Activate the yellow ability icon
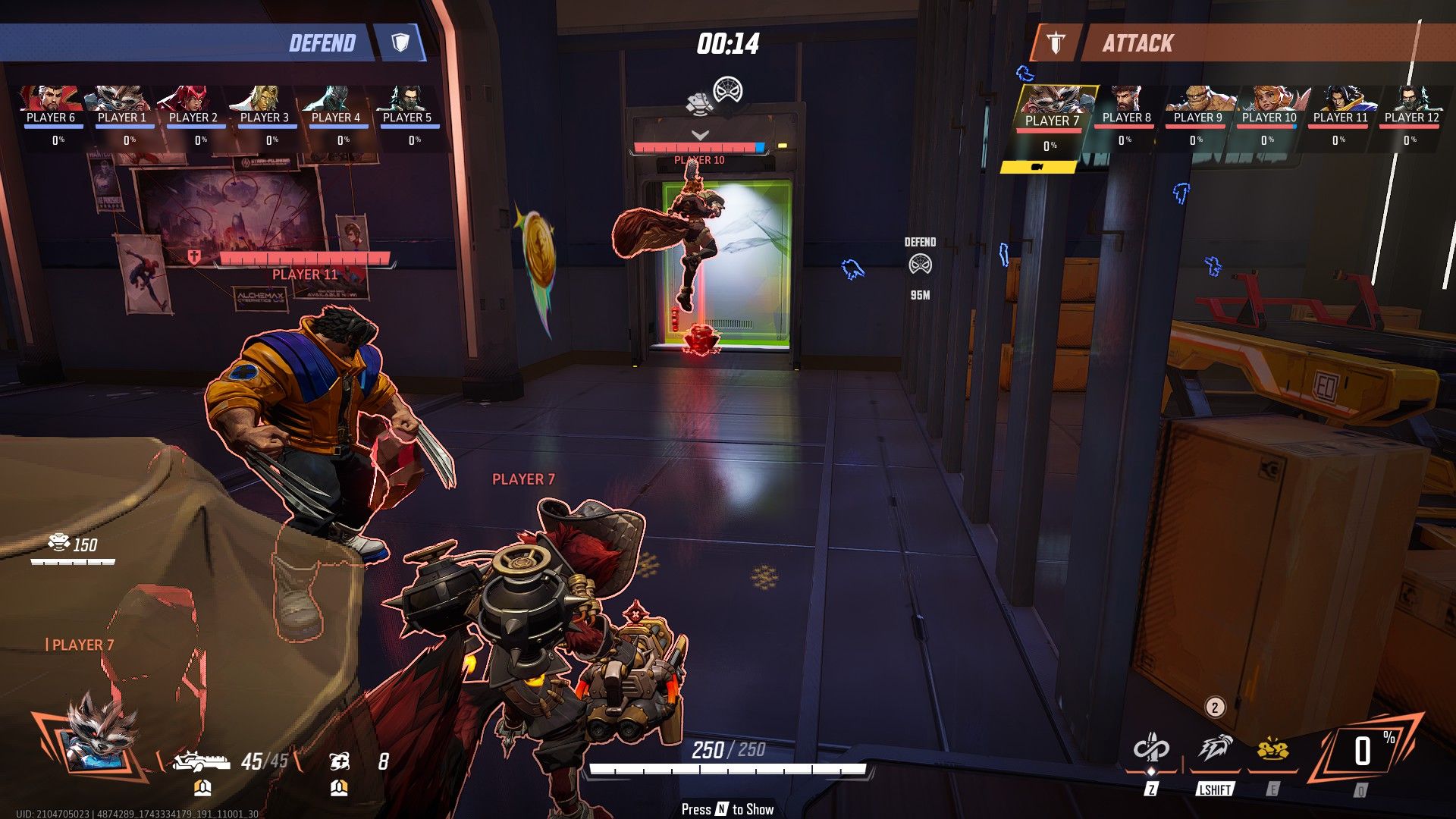This screenshot has height=819, width=1456. coord(1272,750)
